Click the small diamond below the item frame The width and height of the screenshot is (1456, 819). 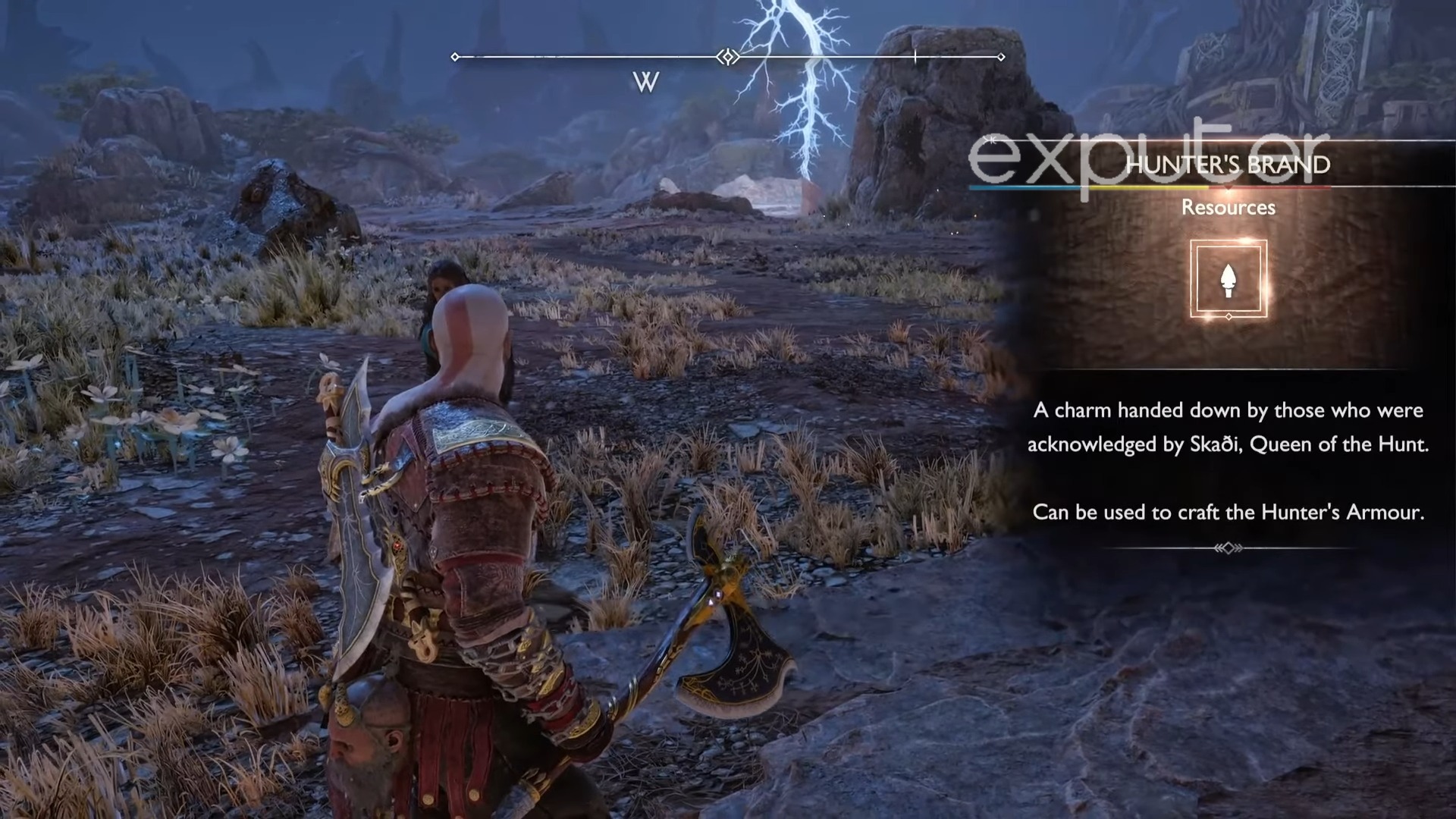coord(1228,316)
